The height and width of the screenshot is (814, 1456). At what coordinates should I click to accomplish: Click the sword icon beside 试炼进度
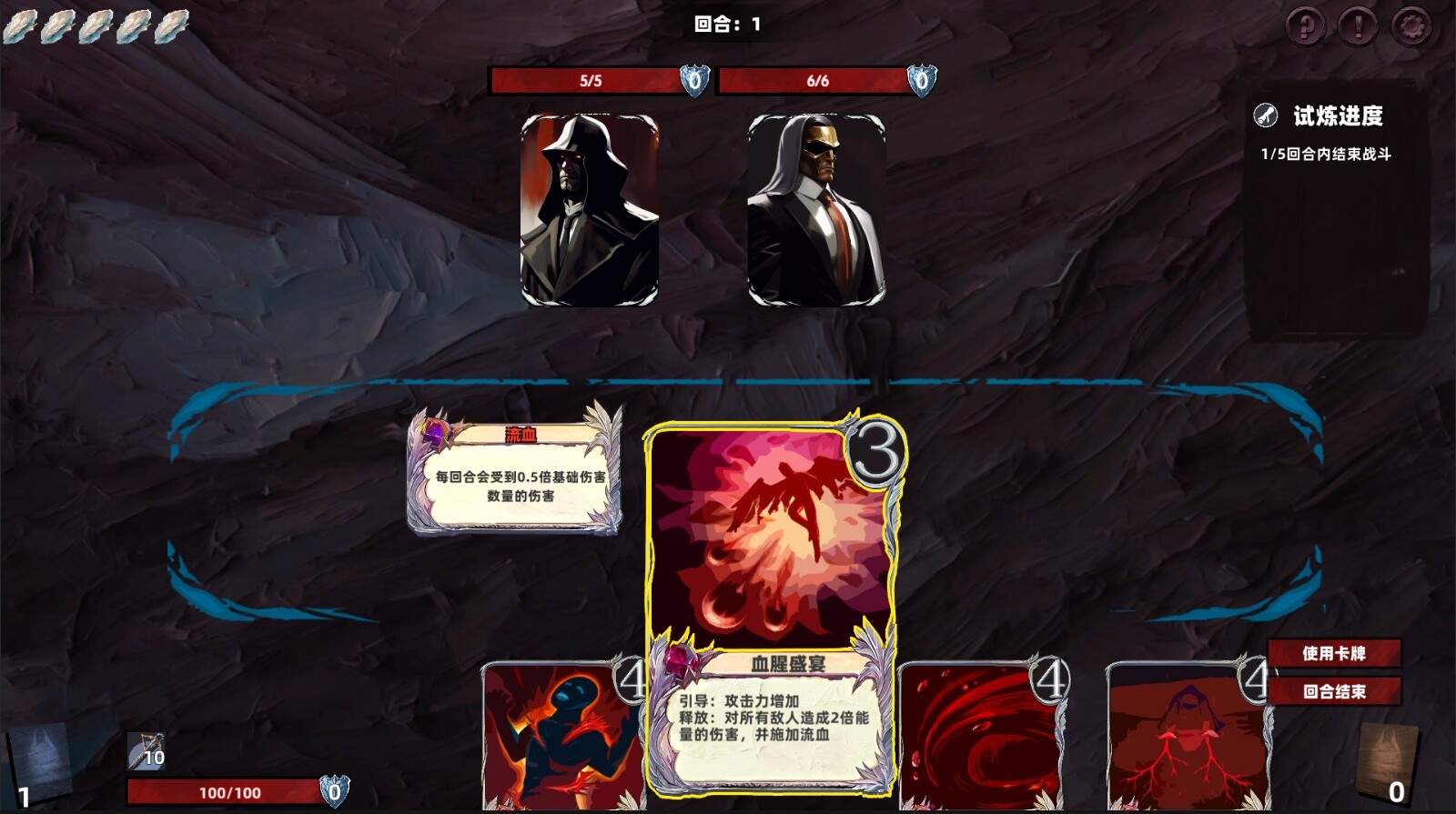(1265, 116)
